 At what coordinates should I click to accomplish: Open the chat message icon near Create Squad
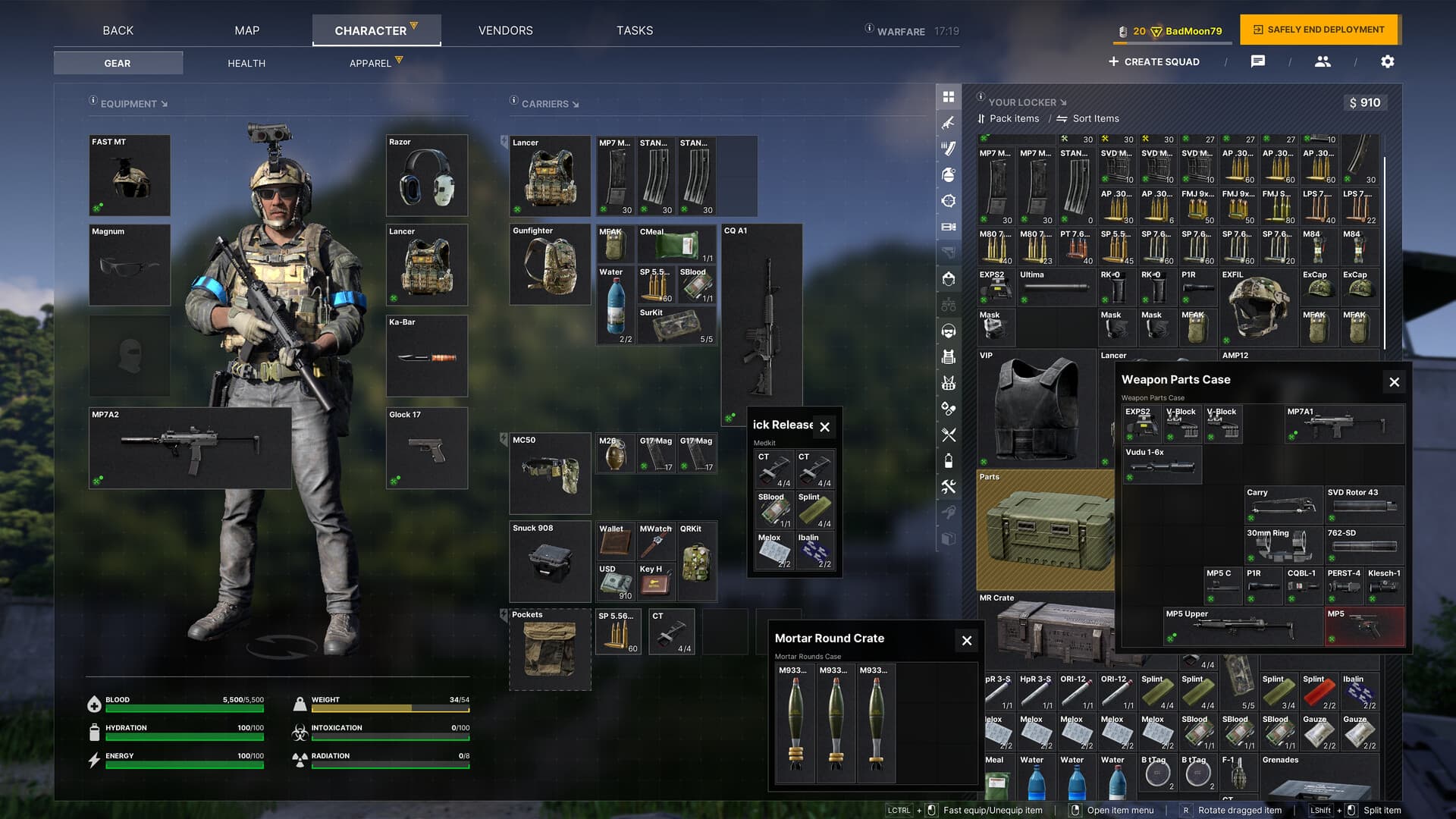tap(1258, 61)
